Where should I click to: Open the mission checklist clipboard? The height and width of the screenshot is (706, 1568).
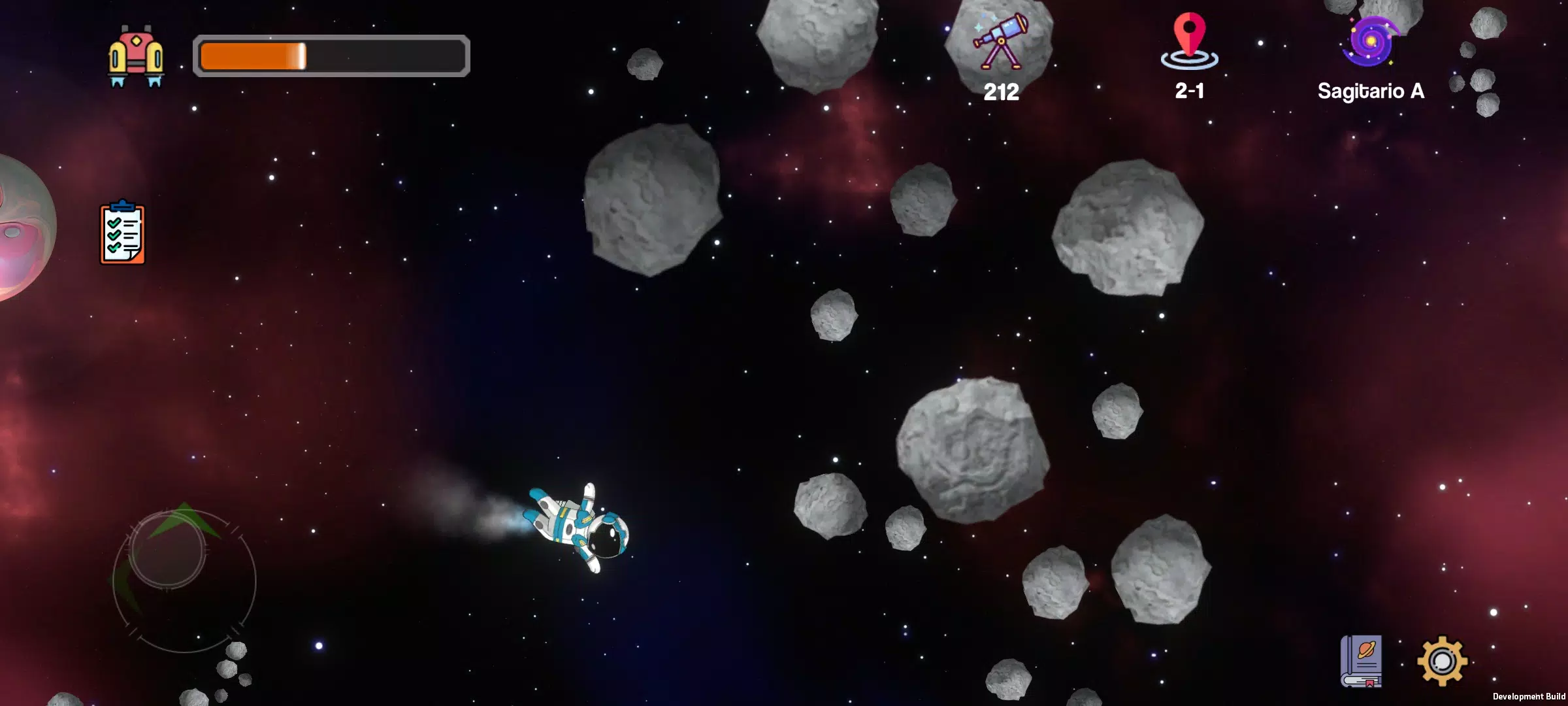coord(122,233)
